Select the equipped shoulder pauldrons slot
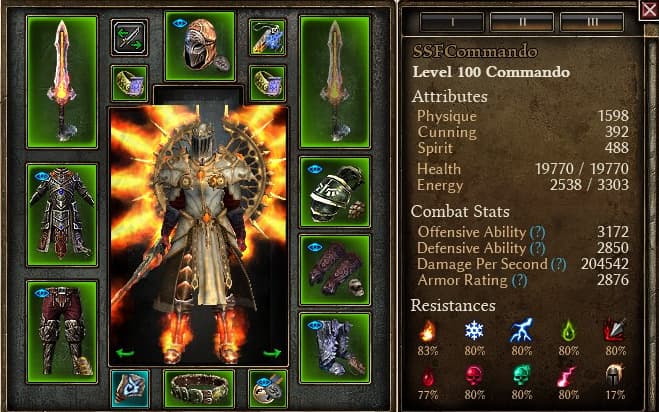Image resolution: width=659 pixels, height=412 pixels. (x=334, y=192)
